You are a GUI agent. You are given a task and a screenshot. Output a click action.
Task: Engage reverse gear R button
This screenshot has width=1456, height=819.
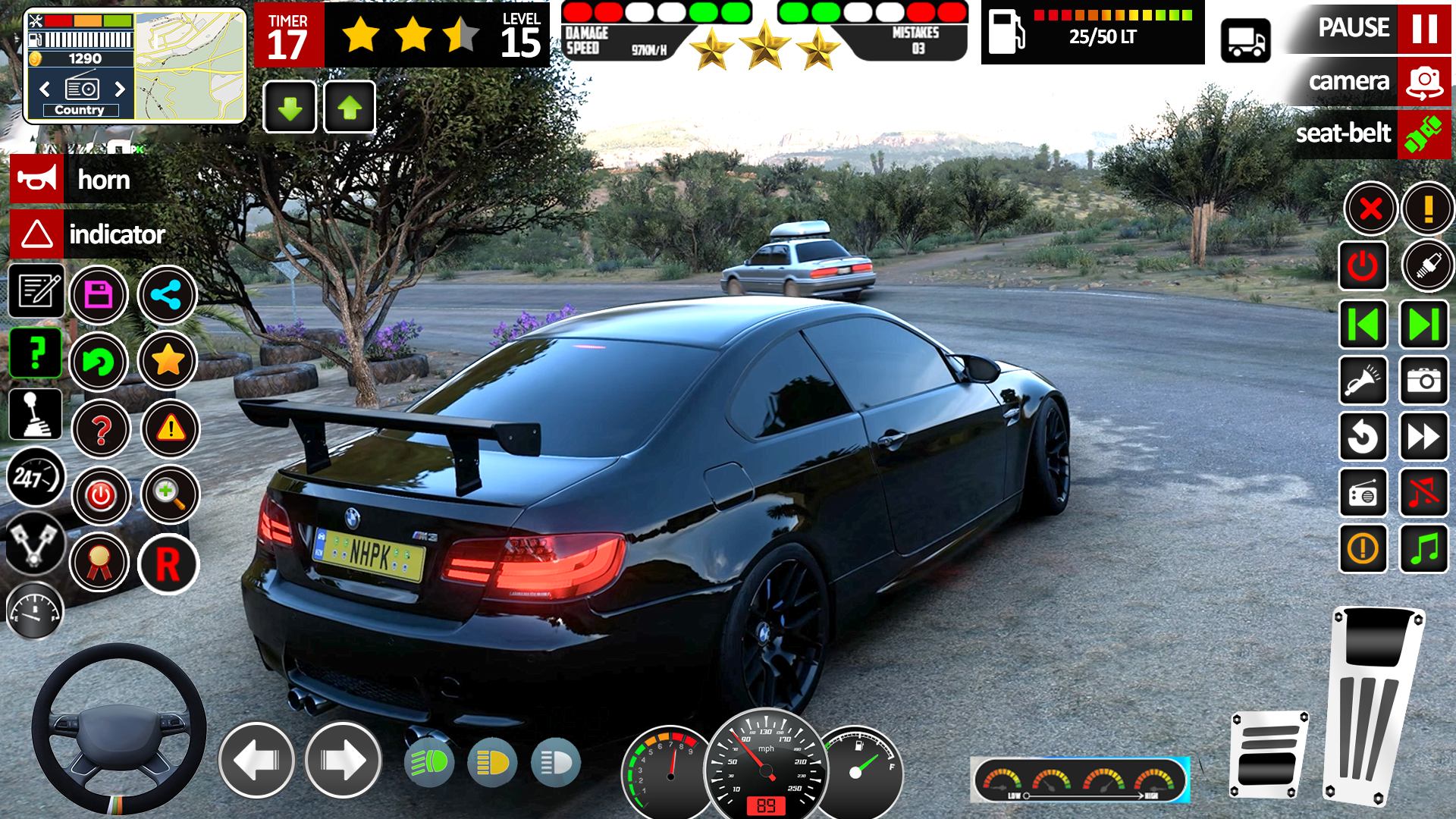(x=168, y=564)
